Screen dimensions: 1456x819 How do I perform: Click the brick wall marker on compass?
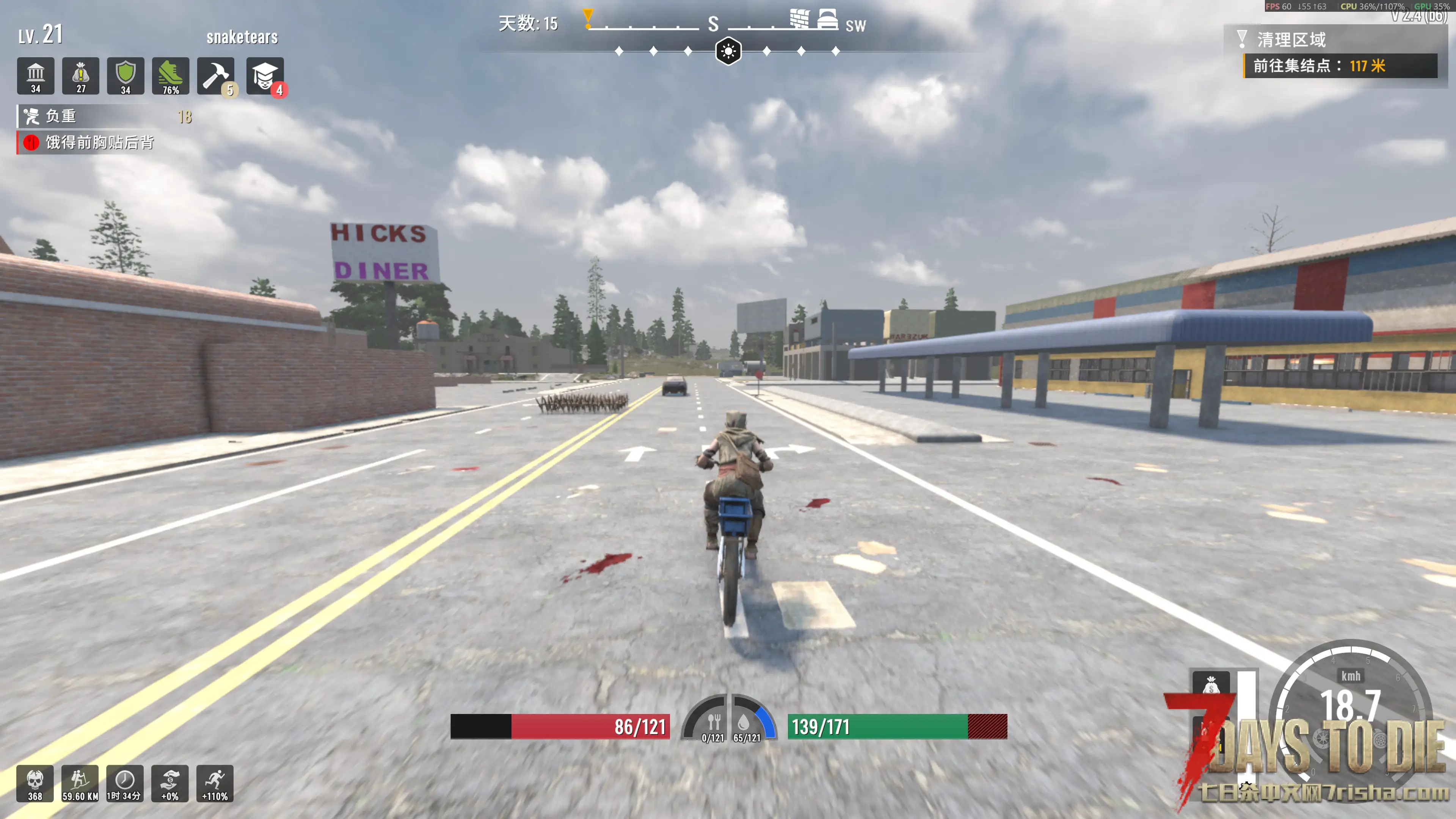(799, 19)
